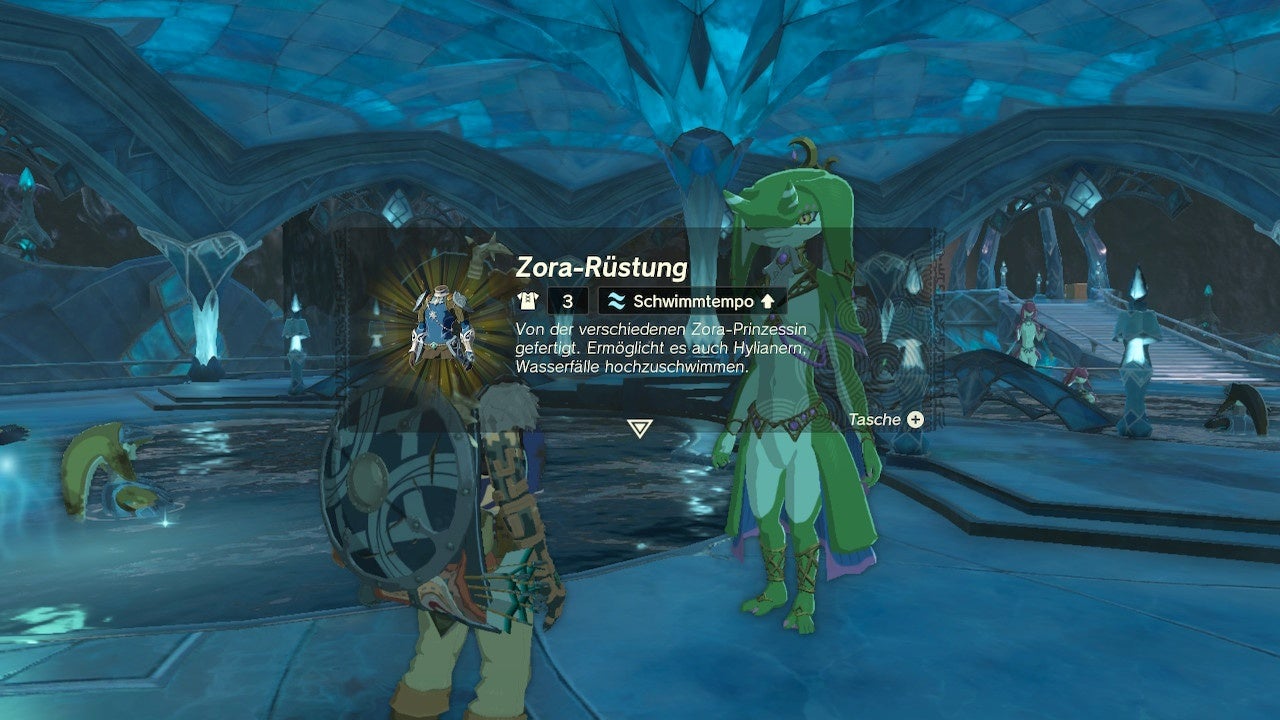This screenshot has height=720, width=1280.
Task: Select the glowing Zora armor item image
Action: pos(442,330)
